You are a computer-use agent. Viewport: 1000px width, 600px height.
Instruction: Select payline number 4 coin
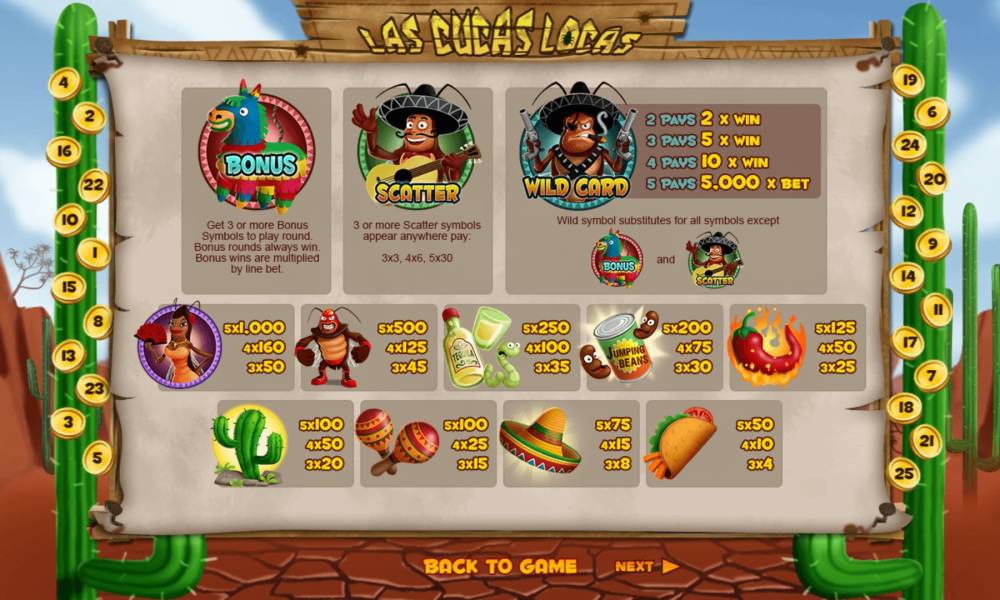[65, 83]
